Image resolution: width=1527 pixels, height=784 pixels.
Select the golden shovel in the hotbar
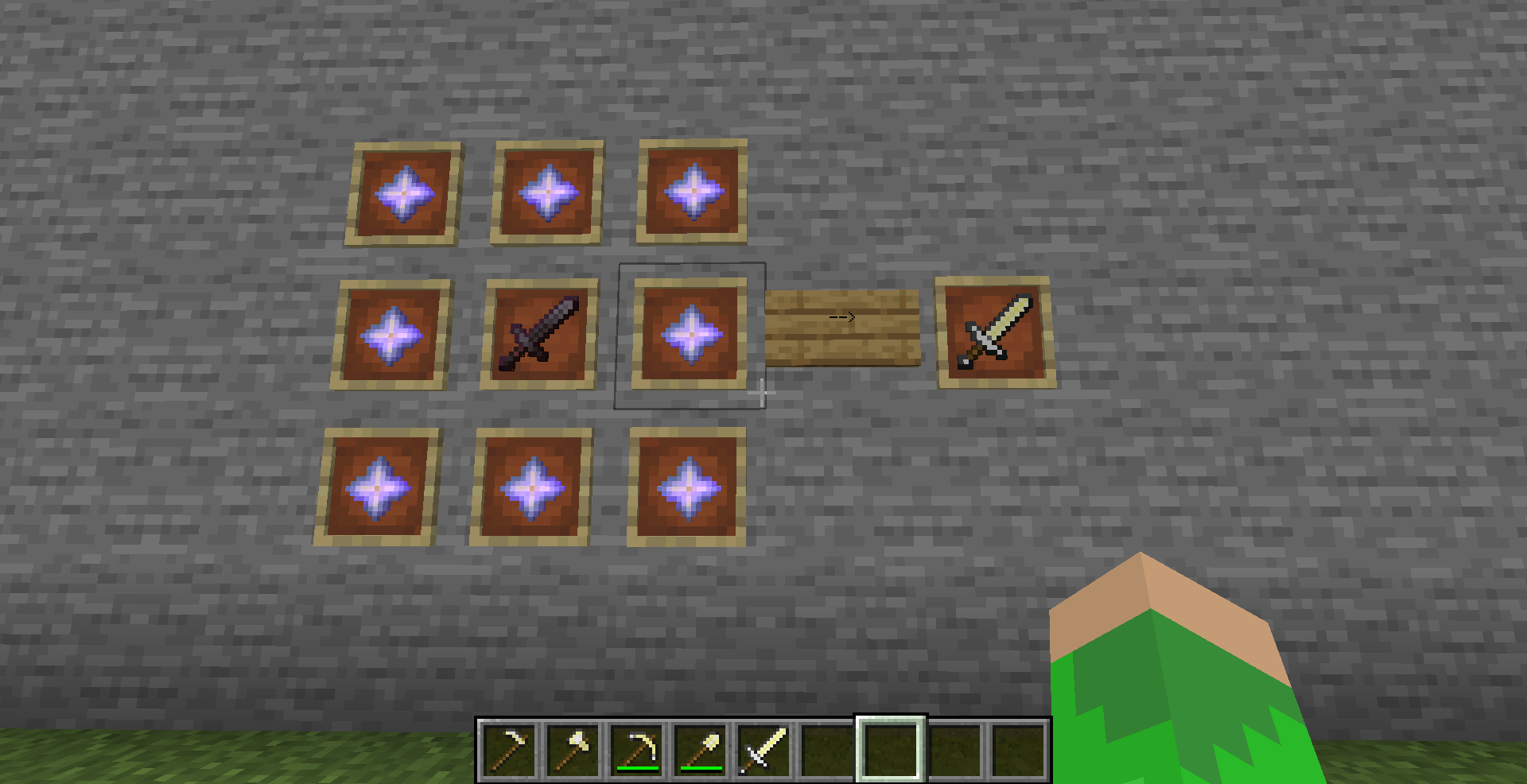pyautogui.click(x=701, y=751)
